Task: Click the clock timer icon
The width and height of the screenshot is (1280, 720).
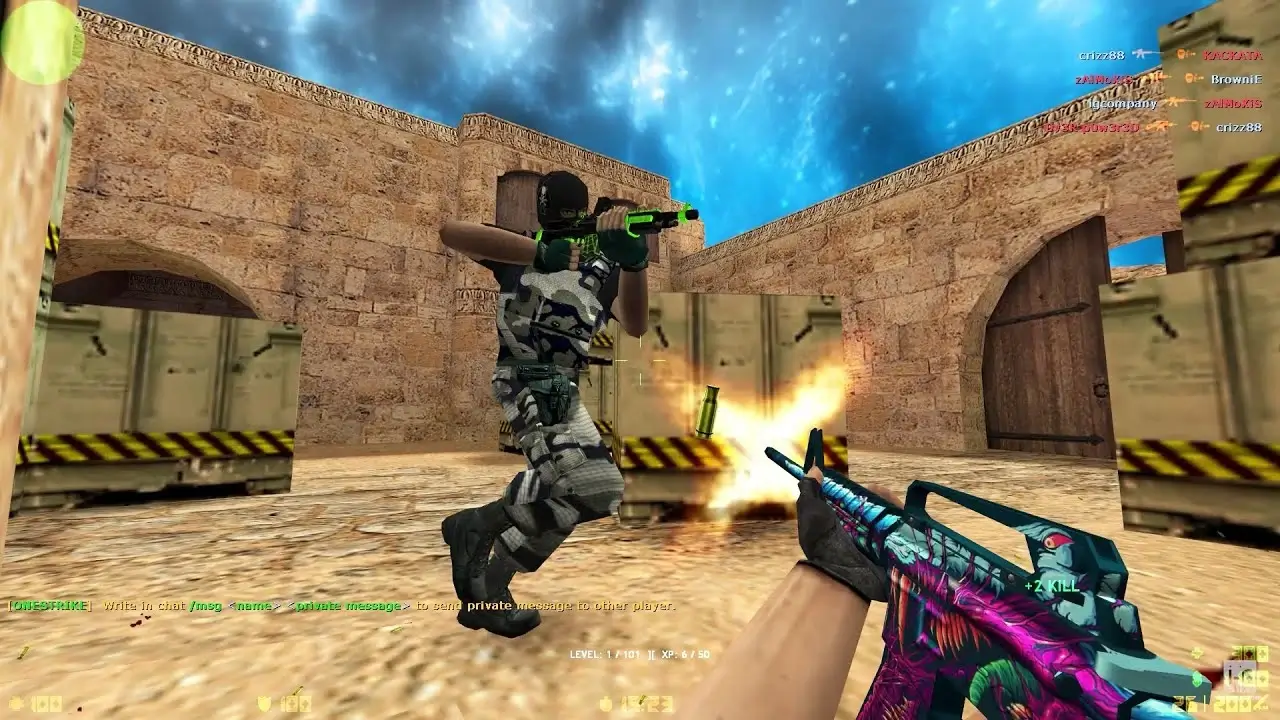Action: tap(604, 704)
